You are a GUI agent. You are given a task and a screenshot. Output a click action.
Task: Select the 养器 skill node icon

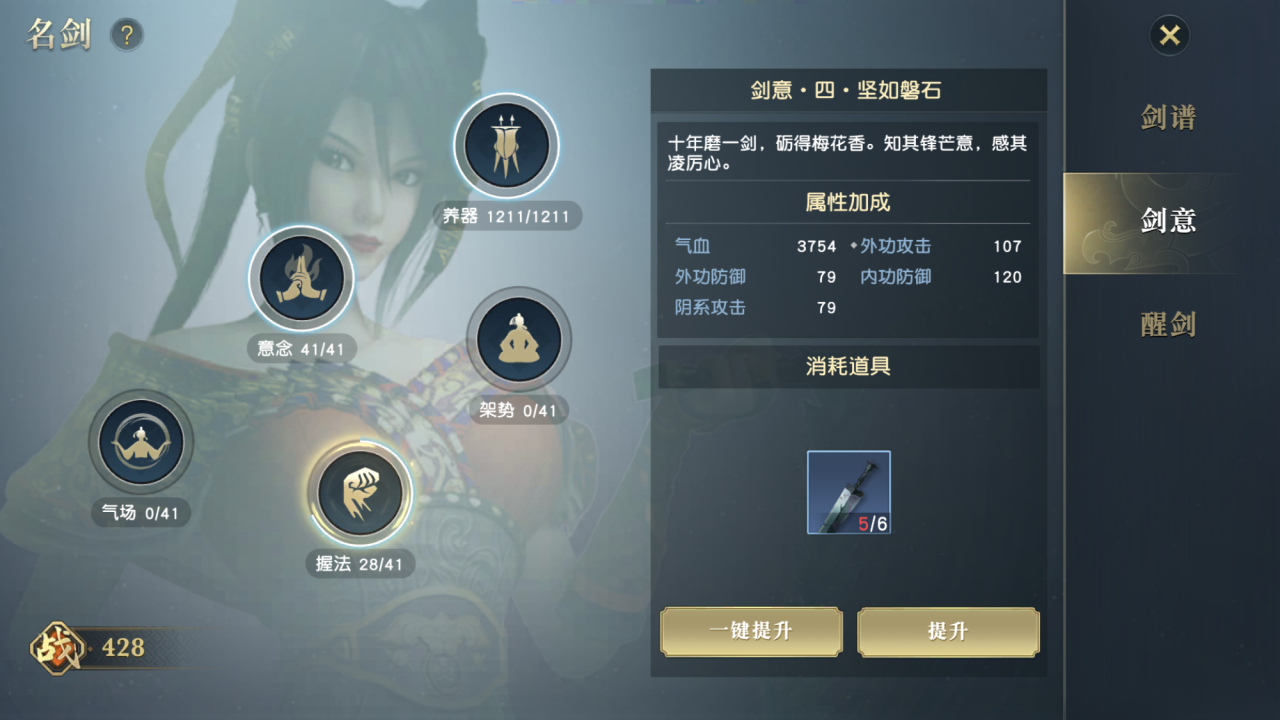click(x=507, y=145)
